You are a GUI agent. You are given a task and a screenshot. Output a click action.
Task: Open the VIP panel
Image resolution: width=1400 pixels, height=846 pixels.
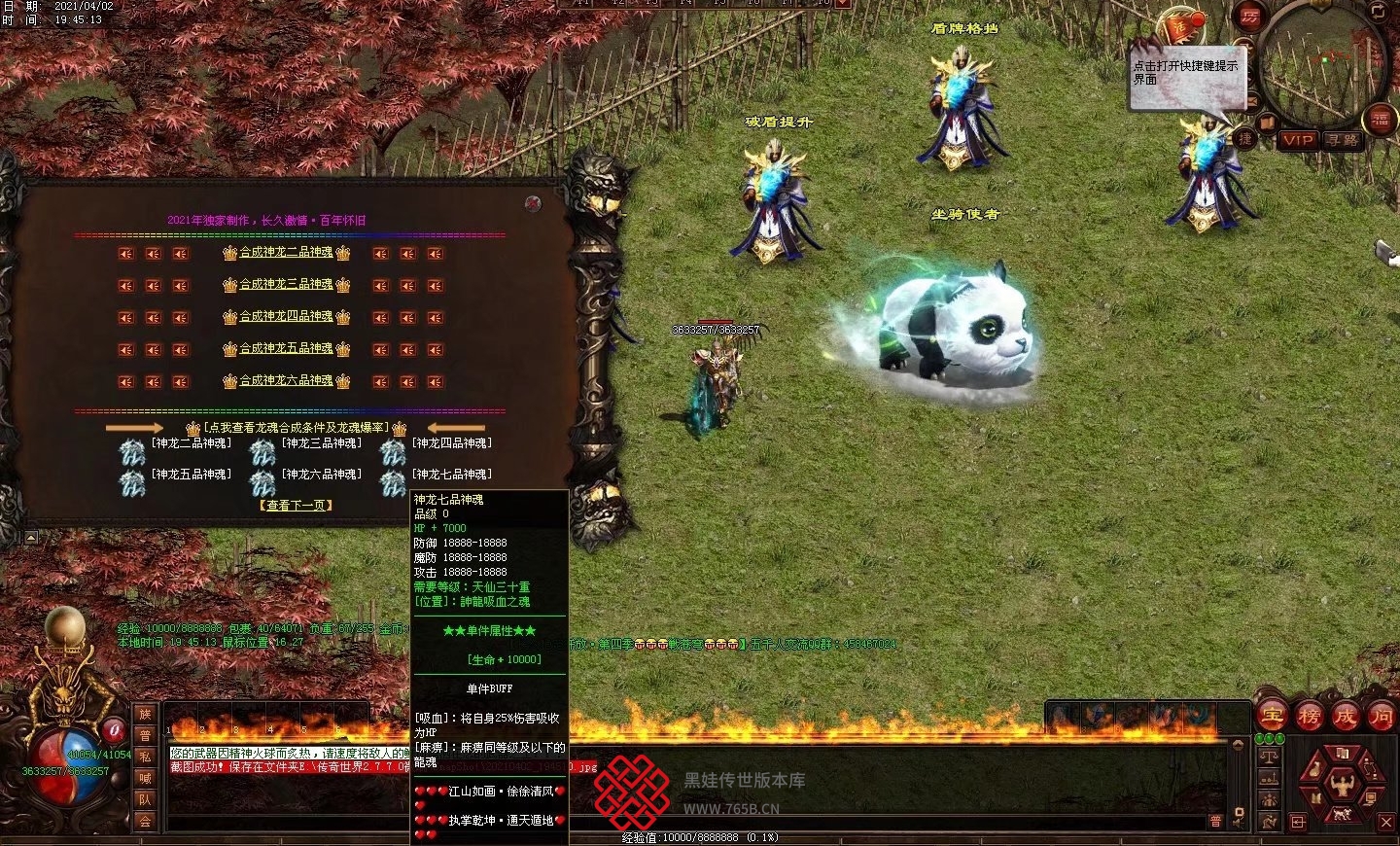1297,140
